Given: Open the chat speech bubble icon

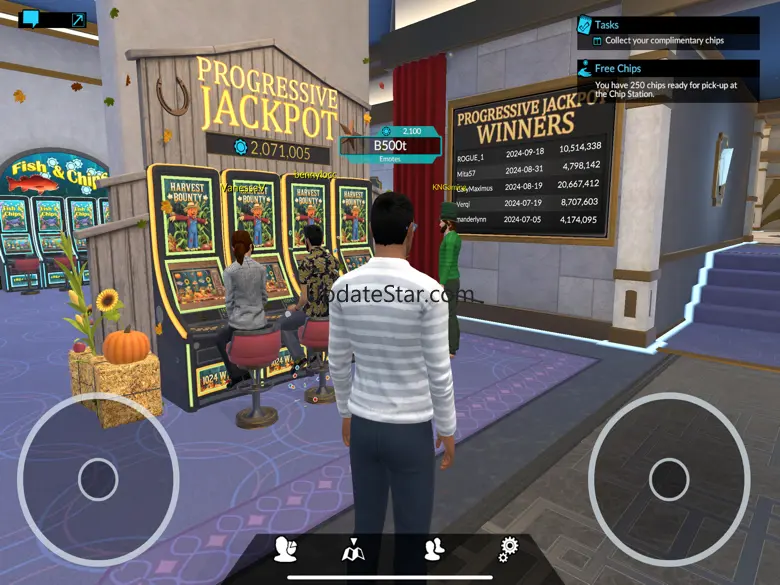Looking at the screenshot, I should tap(31, 19).
